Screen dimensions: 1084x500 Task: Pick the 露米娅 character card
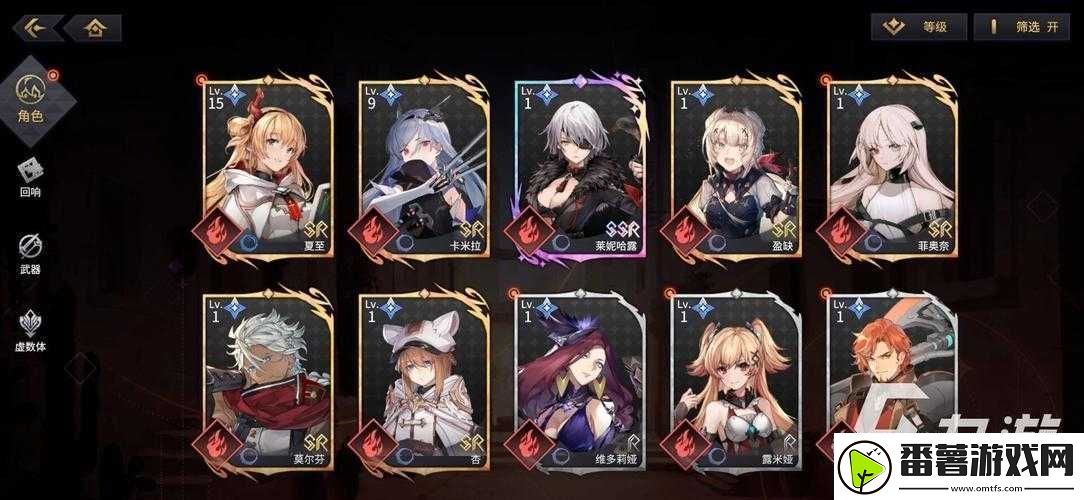tap(736, 382)
